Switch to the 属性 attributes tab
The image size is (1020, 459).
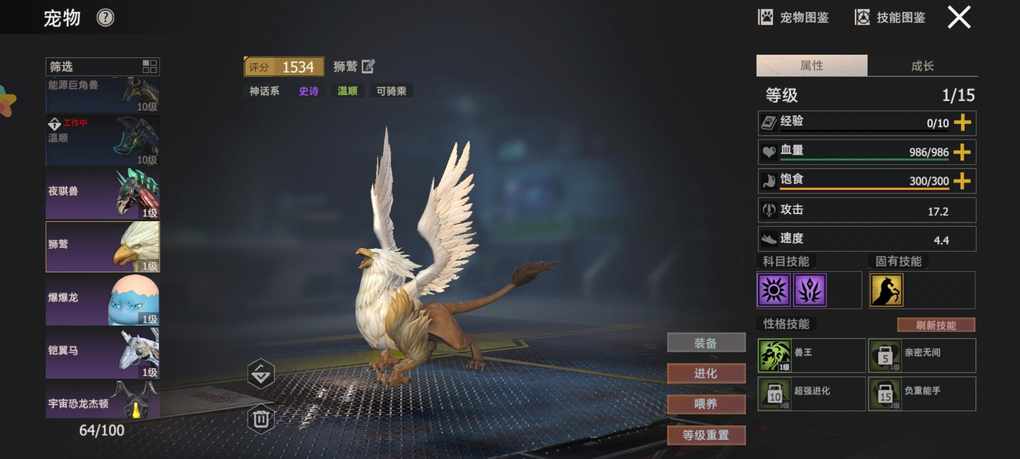(x=811, y=66)
